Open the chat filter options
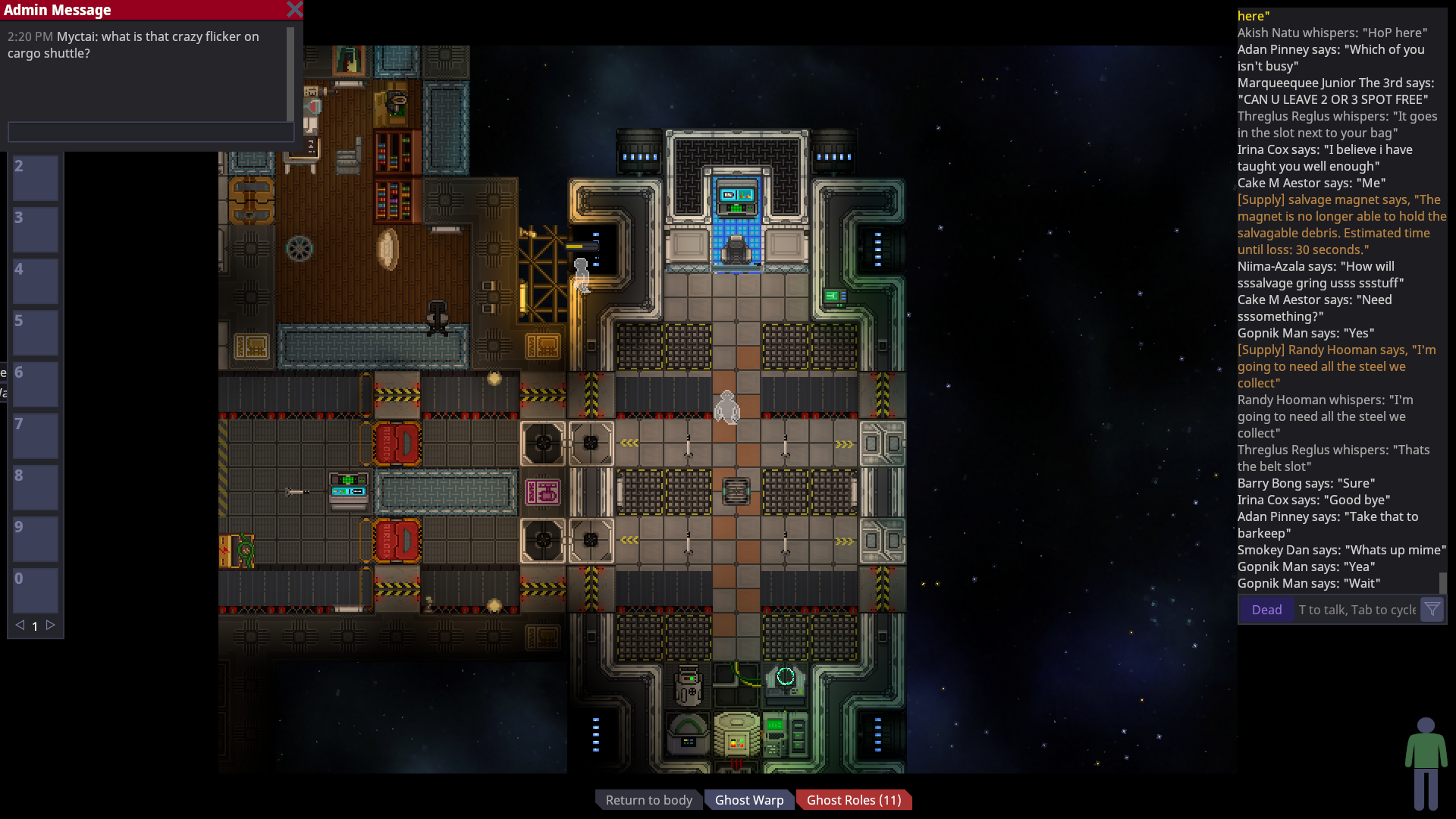Screen dimensions: 1456x819 click(1432, 609)
